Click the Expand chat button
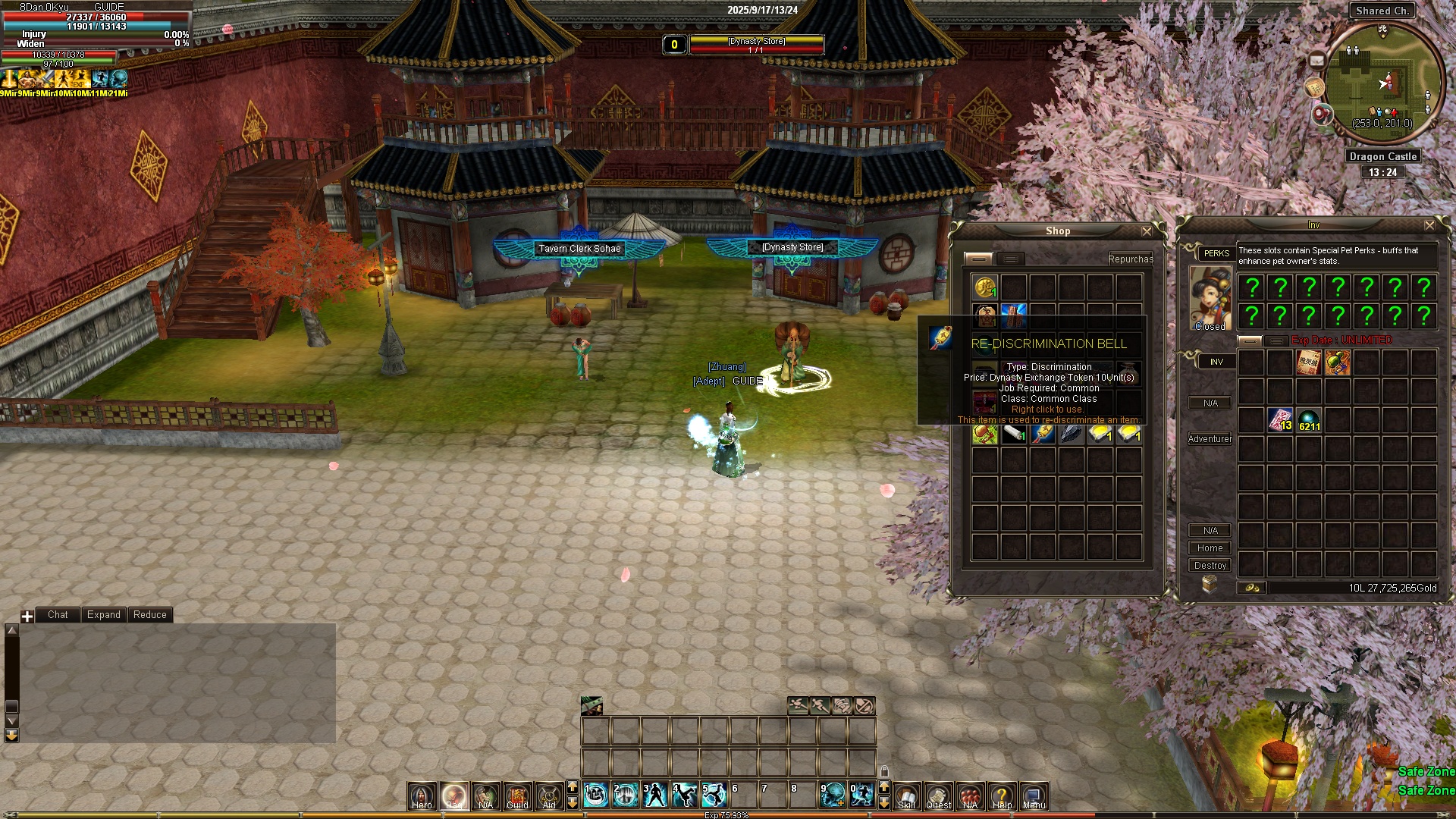This screenshot has width=1456, height=819. [x=103, y=615]
